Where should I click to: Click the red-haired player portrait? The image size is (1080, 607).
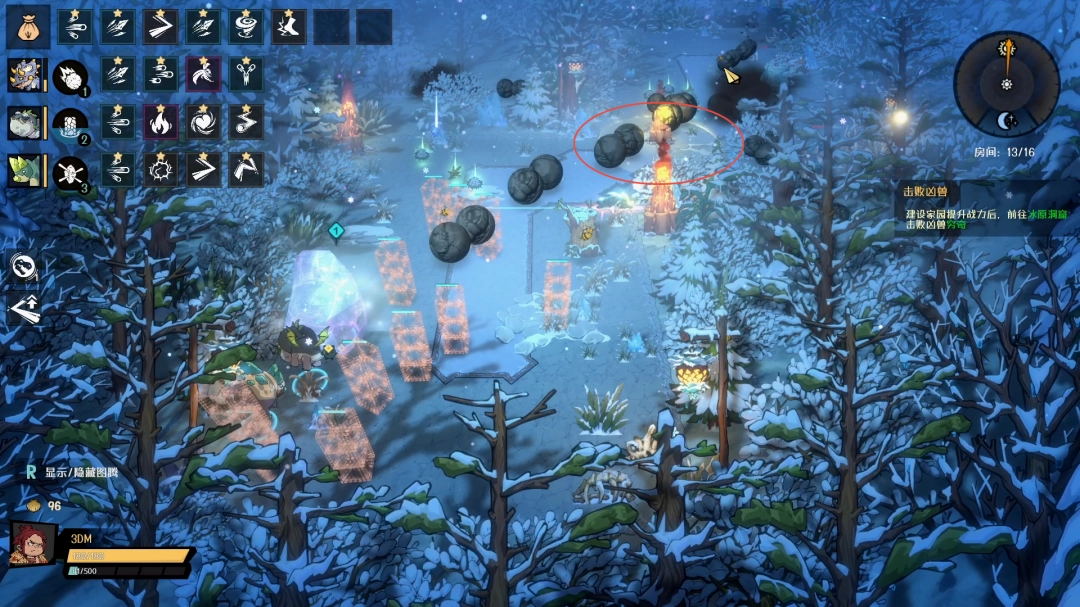coord(32,548)
